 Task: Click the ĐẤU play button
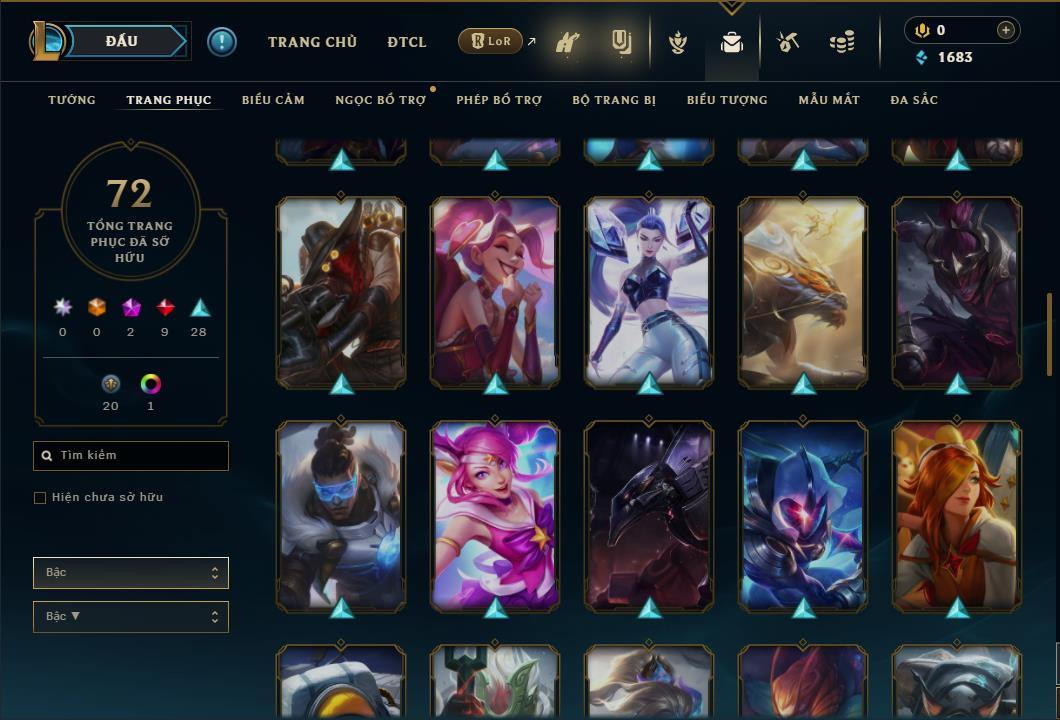tap(121, 41)
